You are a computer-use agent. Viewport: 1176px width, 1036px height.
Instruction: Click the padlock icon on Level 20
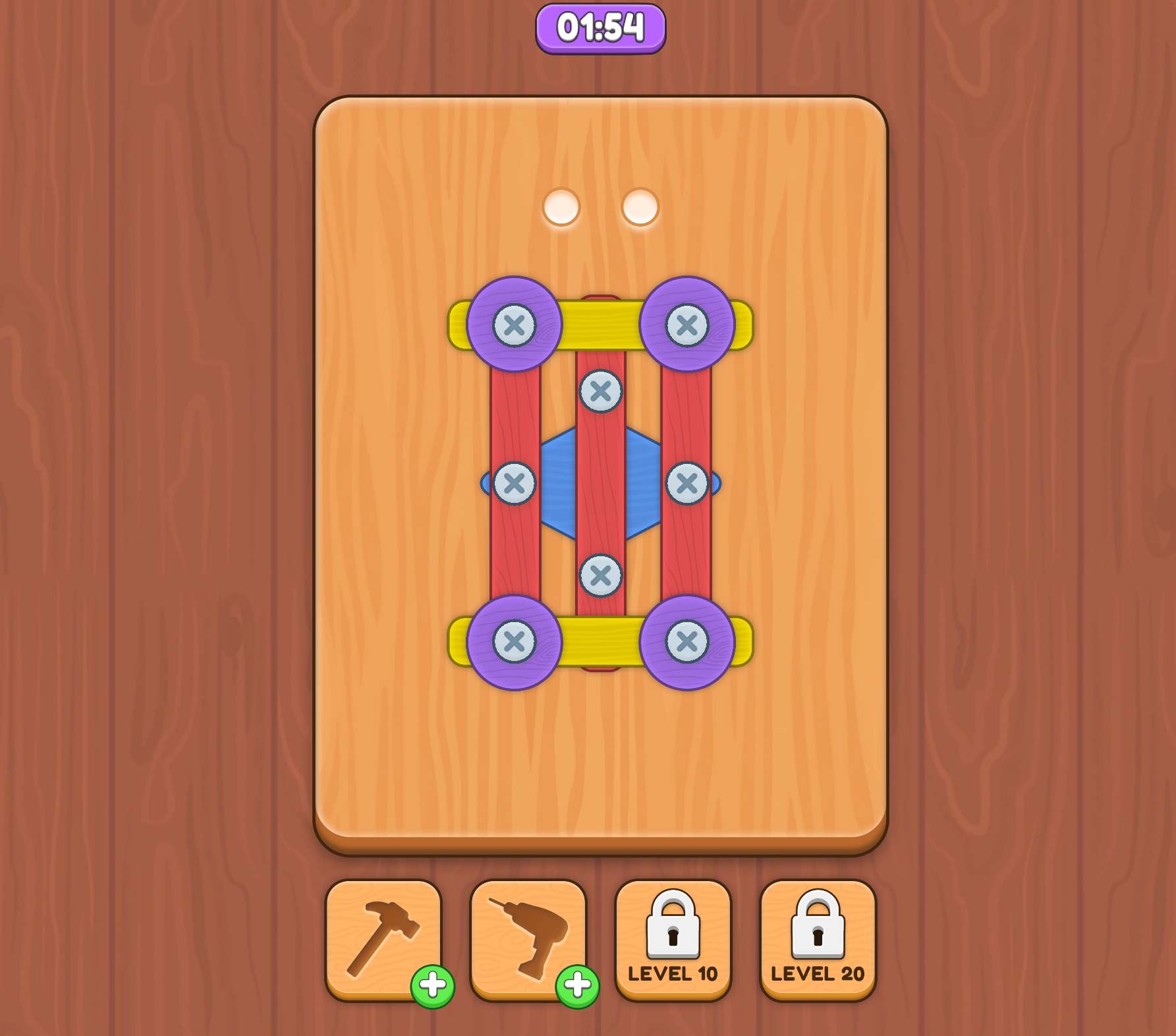(817, 926)
